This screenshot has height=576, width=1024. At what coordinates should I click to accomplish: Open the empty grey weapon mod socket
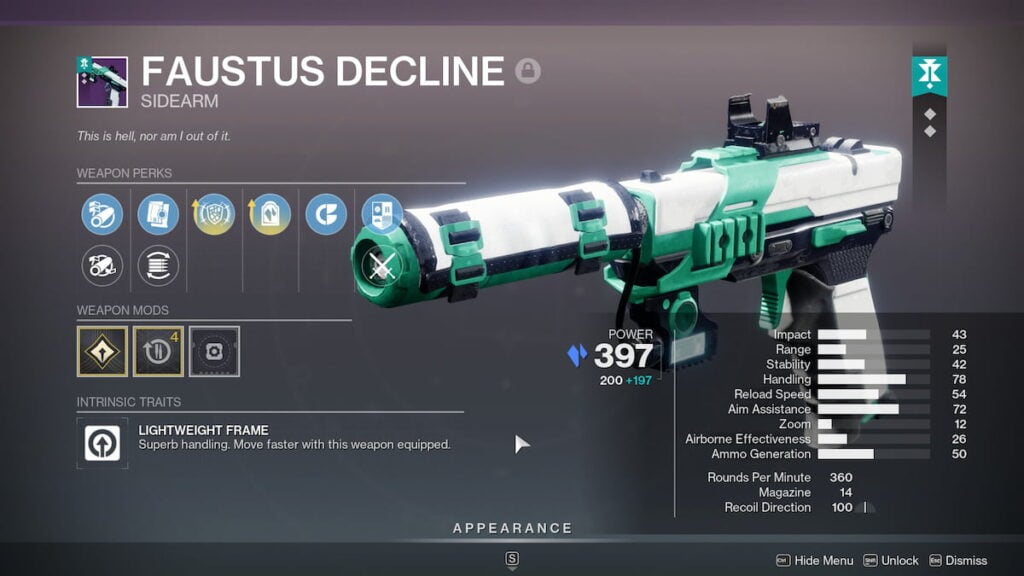tap(214, 352)
